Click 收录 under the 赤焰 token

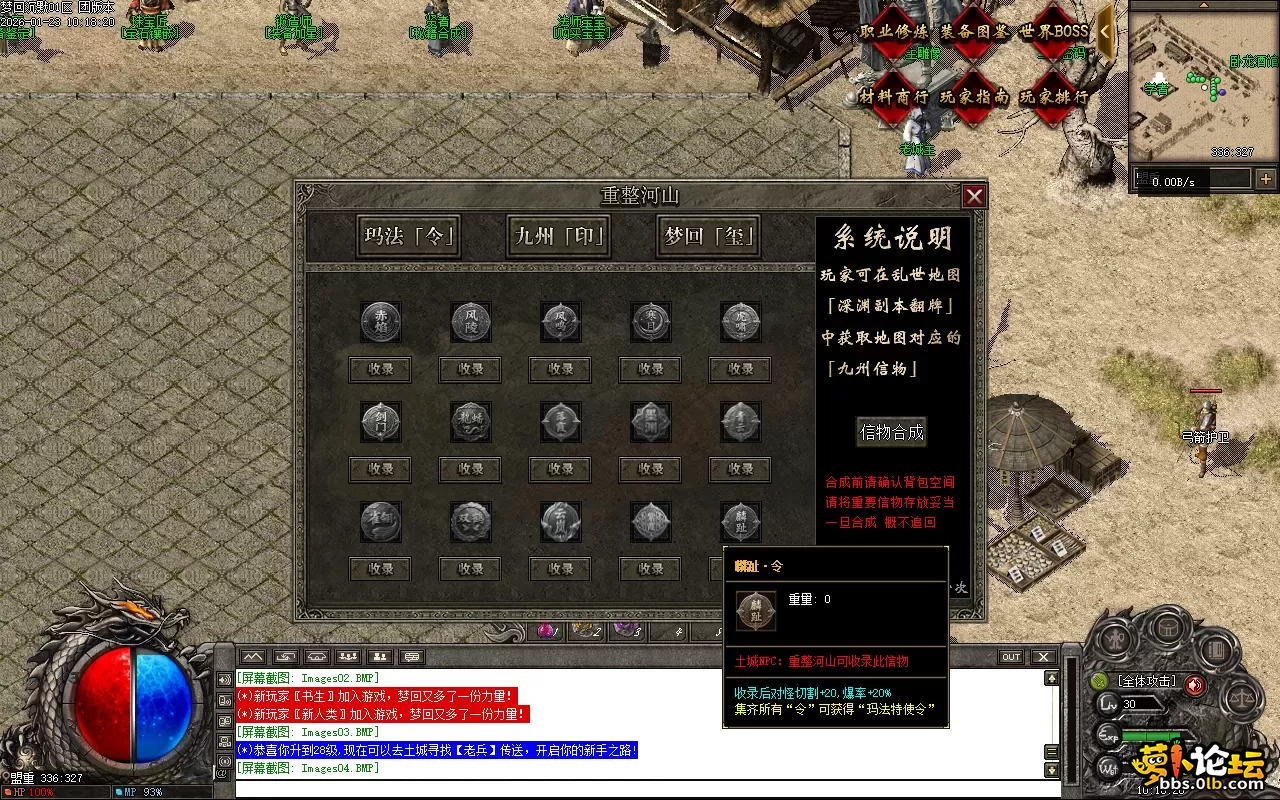380,369
